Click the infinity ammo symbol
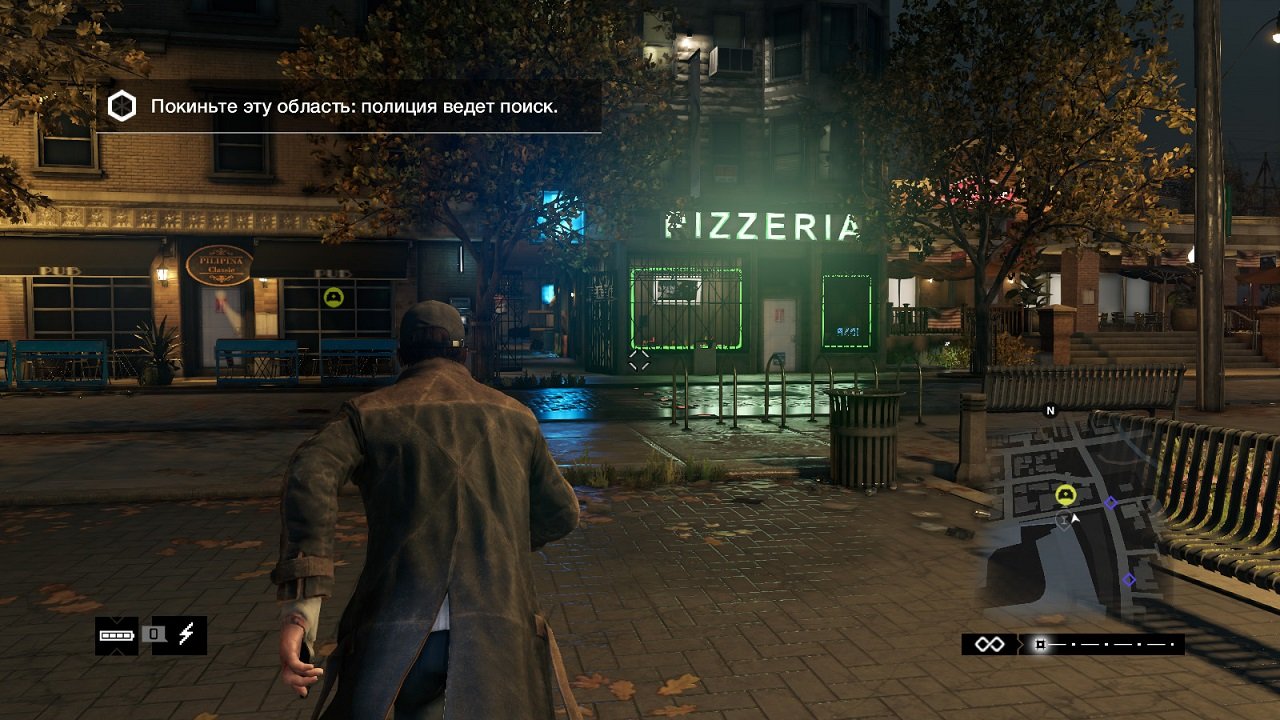This screenshot has height=720, width=1280. tap(990, 644)
